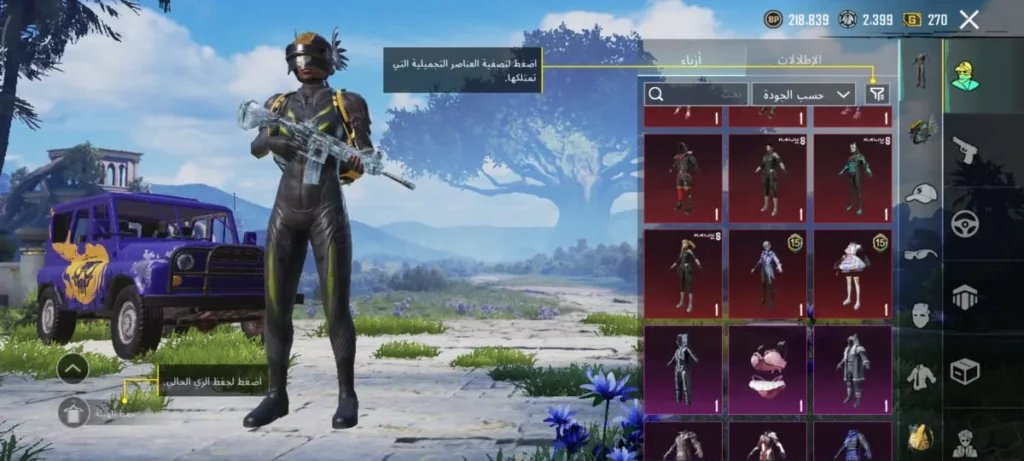Choose the baseball cap headwear subcategory
Screen dimensions: 1024x461
920,193
